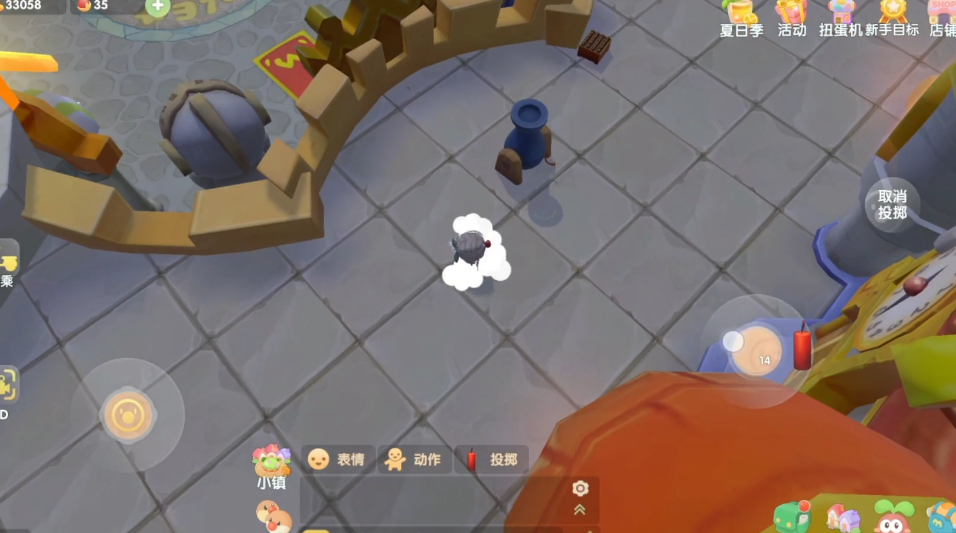Cancel the throw with 取消投掷
The image size is (956, 533).
pyautogui.click(x=892, y=205)
